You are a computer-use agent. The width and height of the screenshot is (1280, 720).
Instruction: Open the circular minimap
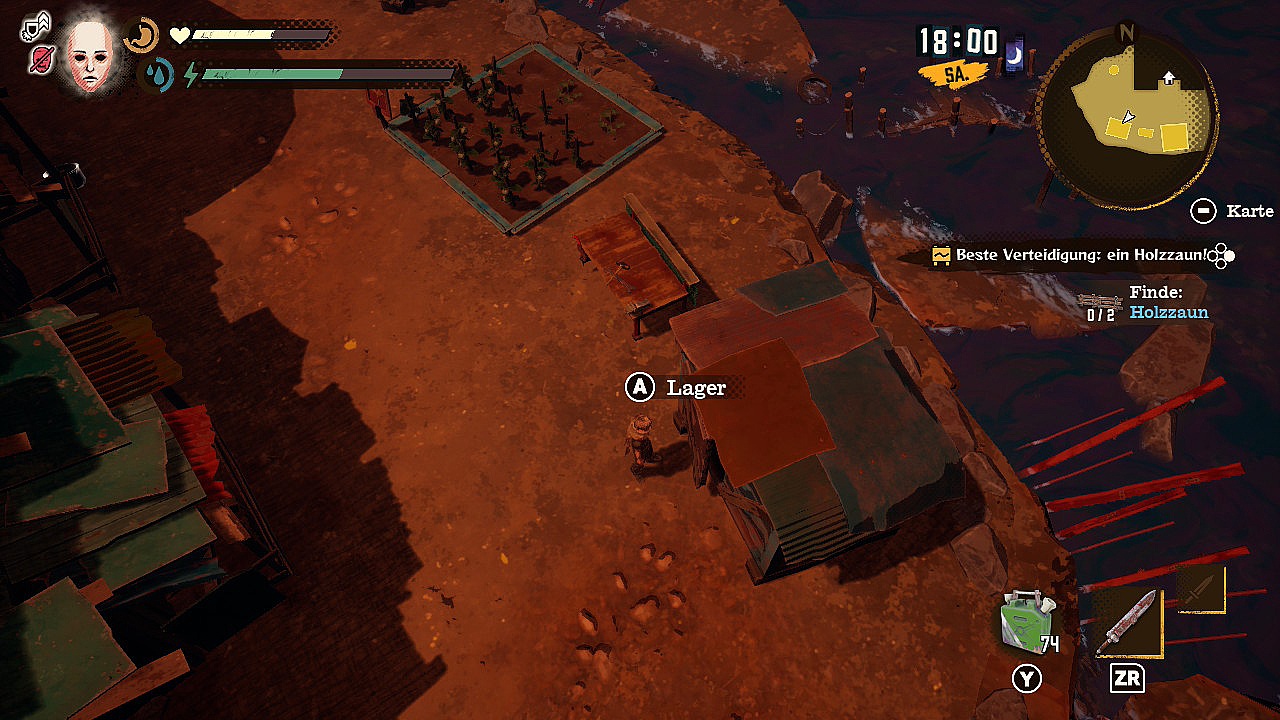1127,117
